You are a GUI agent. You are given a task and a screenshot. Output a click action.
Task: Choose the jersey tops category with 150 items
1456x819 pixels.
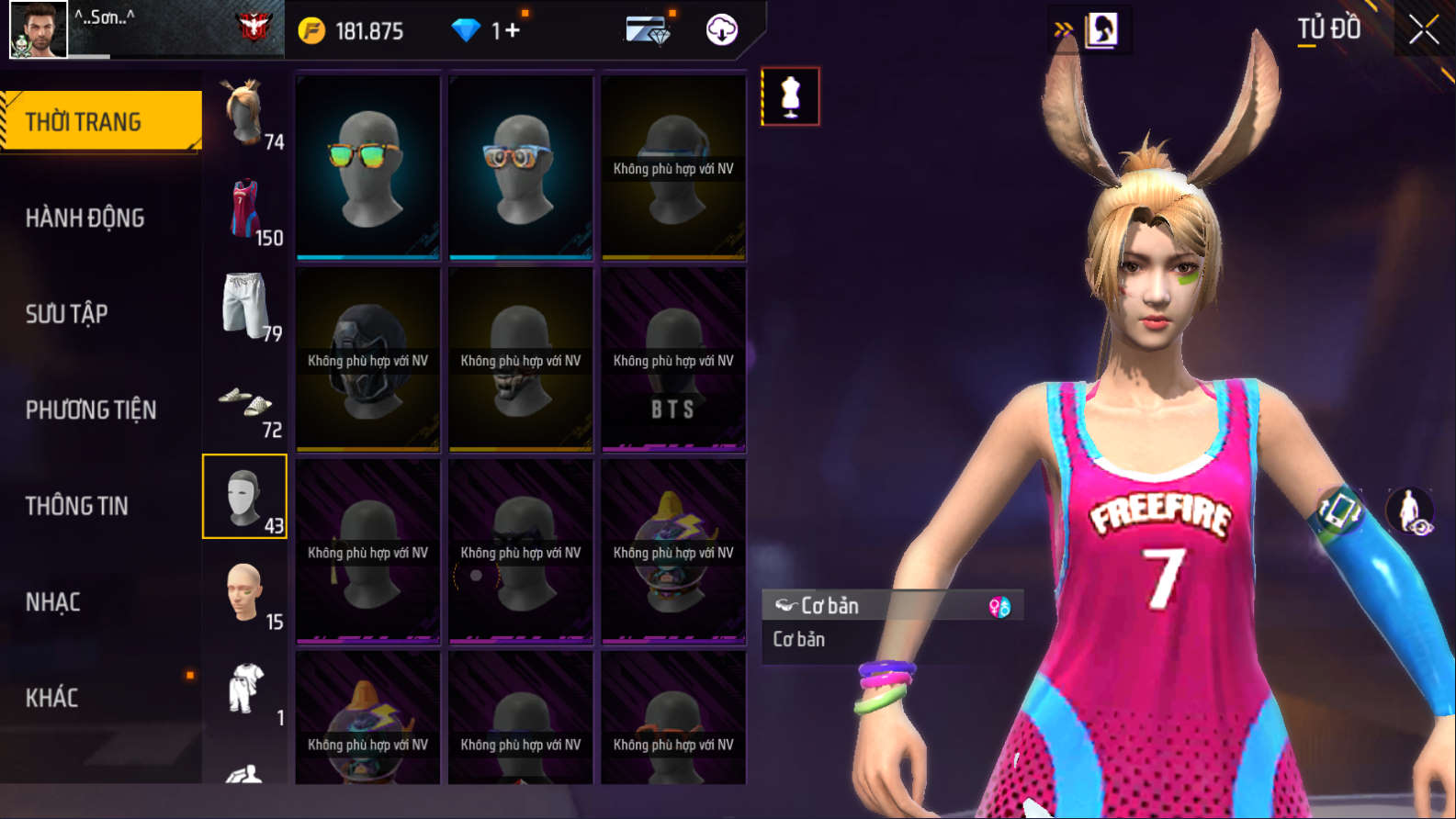click(x=245, y=210)
